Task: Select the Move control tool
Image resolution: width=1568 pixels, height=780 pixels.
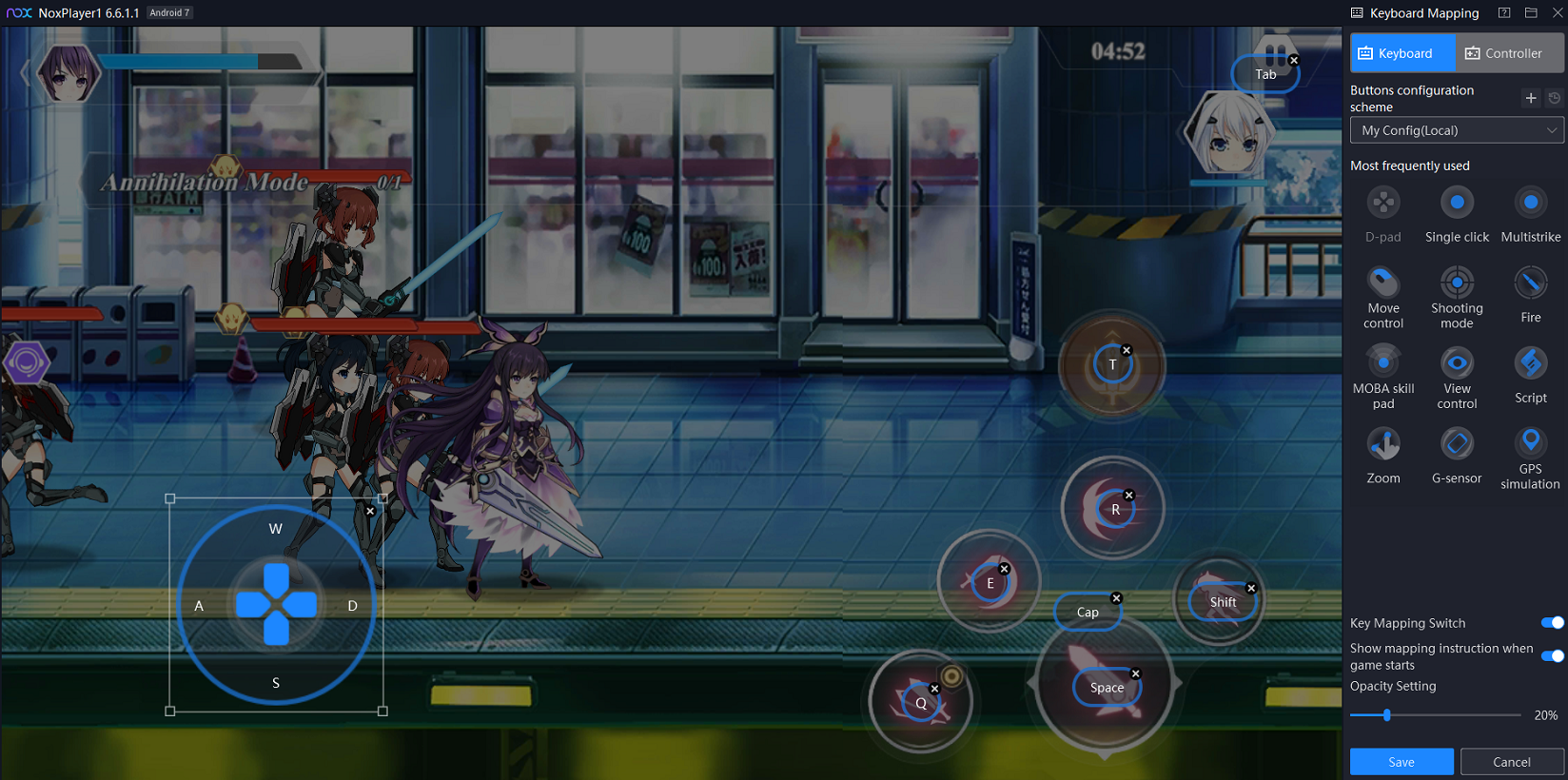Action: pyautogui.click(x=1383, y=283)
